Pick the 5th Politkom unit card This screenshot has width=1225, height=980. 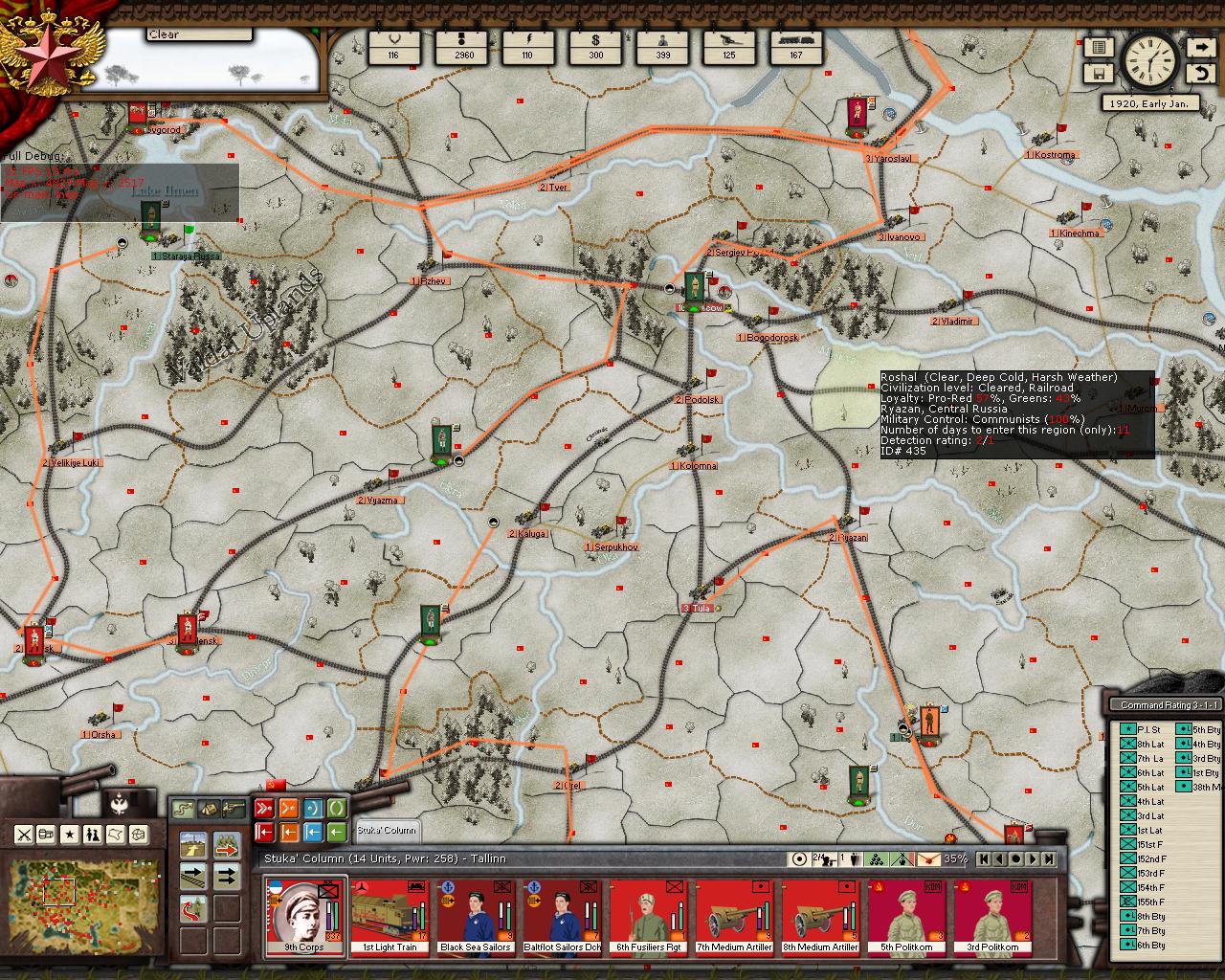(x=906, y=916)
